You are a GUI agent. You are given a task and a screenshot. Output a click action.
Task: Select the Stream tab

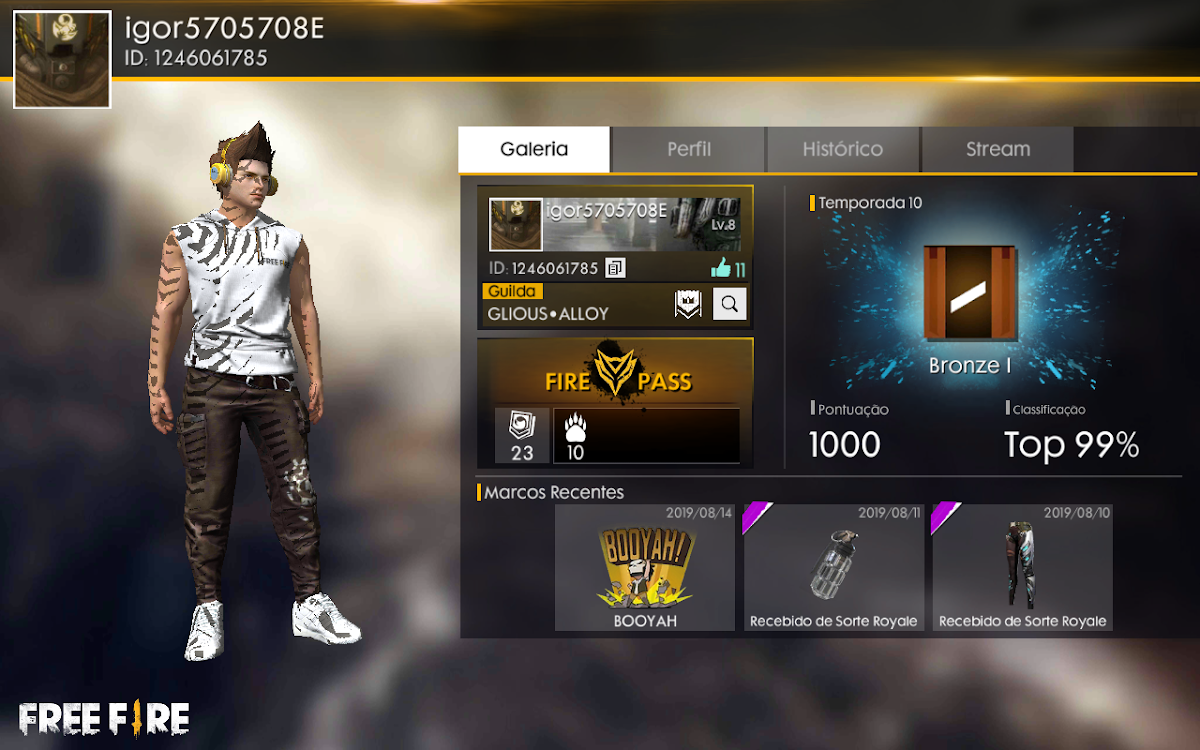(998, 150)
